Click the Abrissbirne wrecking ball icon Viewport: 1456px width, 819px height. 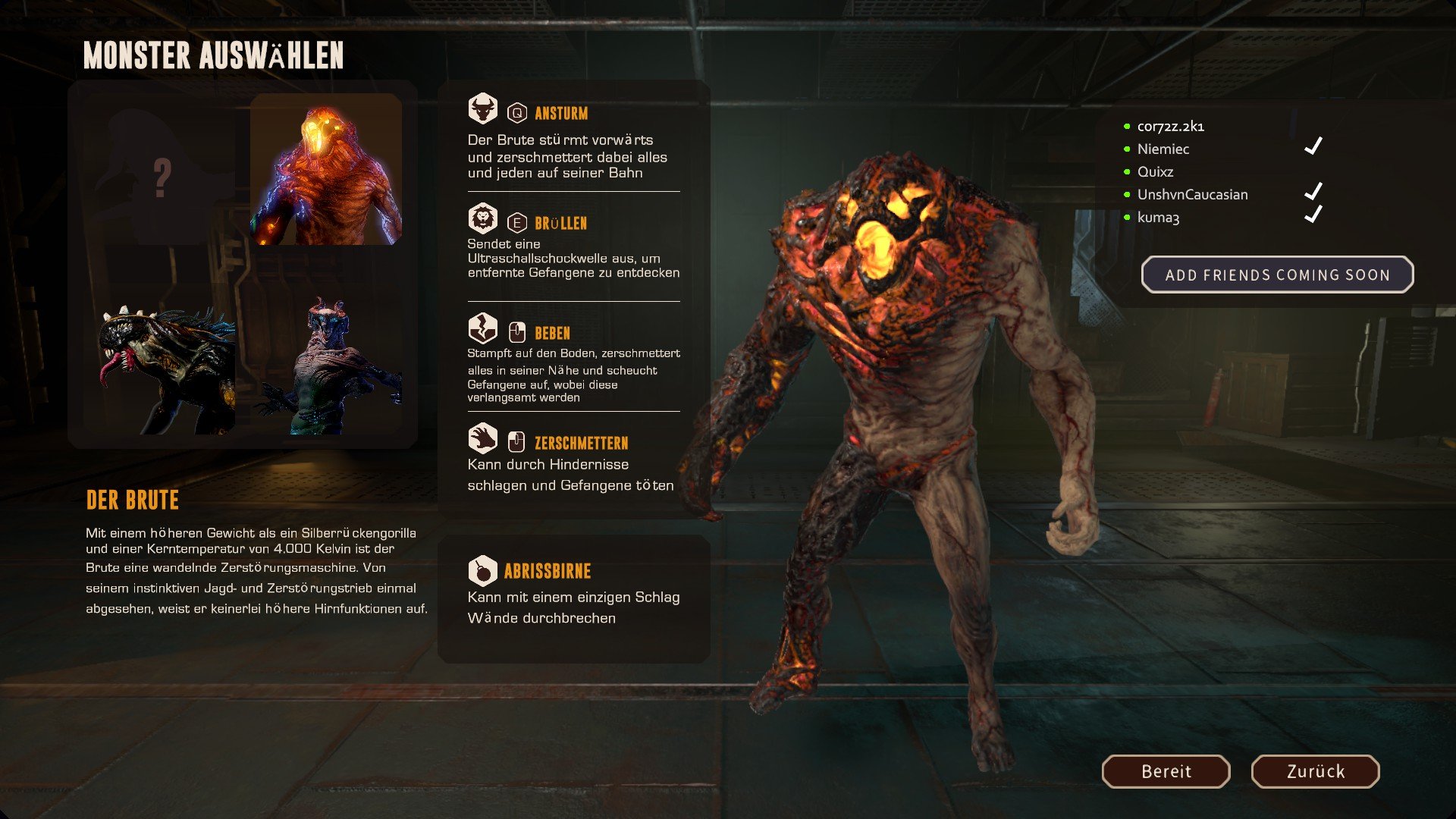point(482,570)
